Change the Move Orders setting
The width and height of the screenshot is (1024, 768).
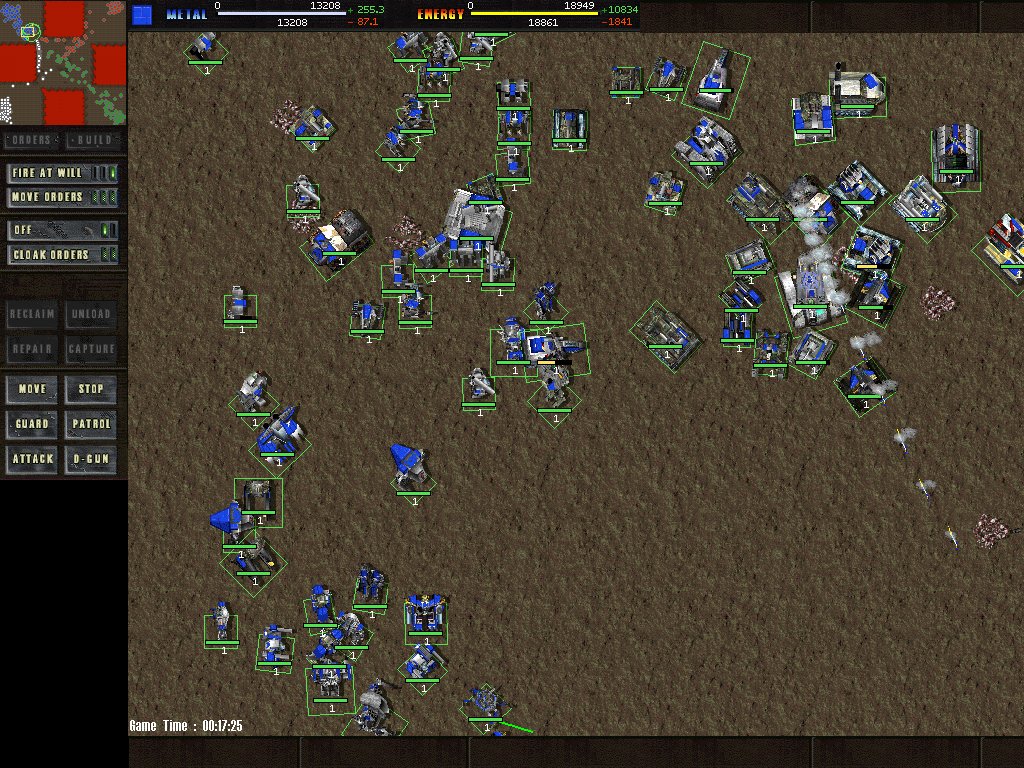tap(62, 197)
